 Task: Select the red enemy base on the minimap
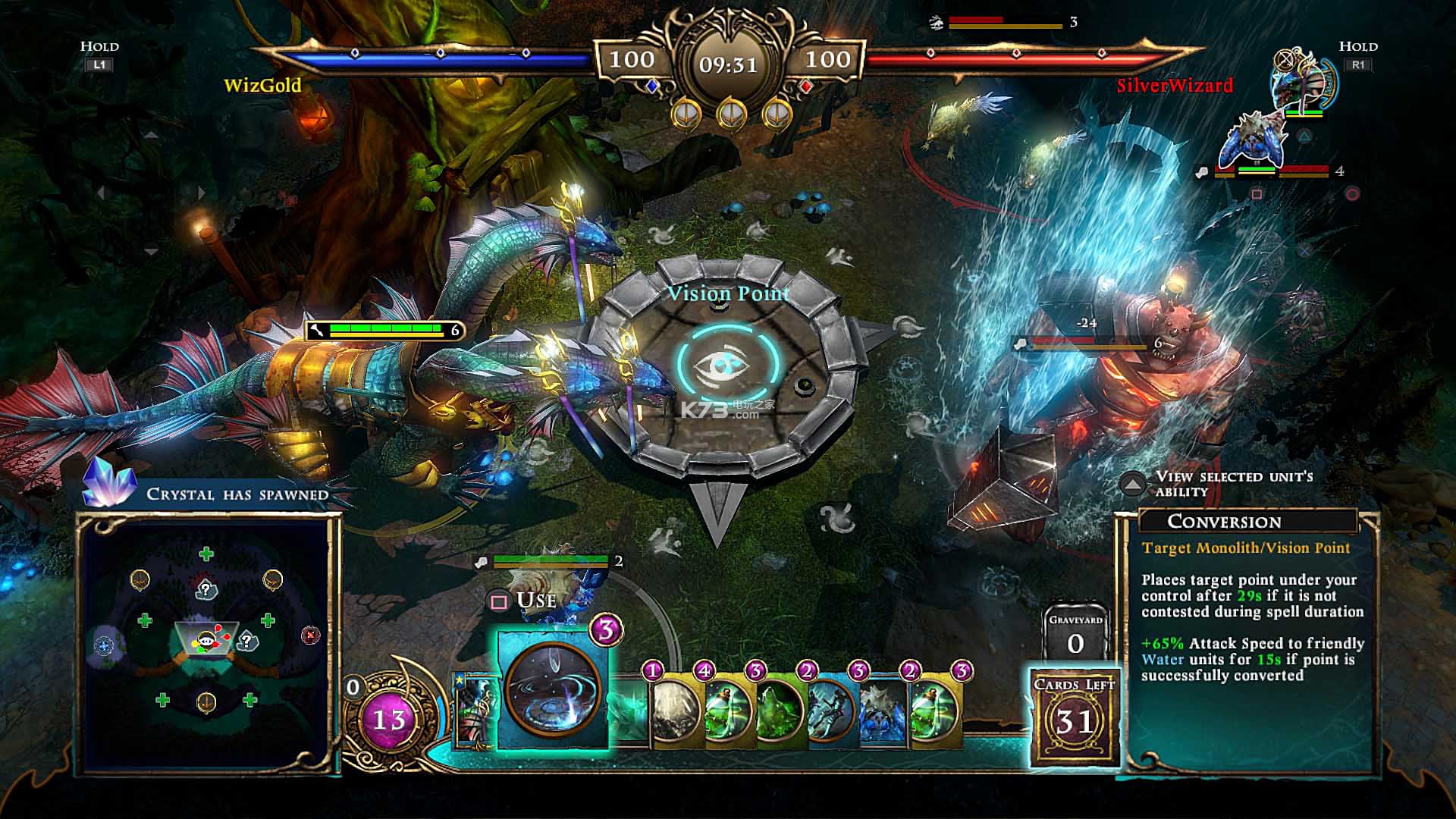click(x=310, y=635)
